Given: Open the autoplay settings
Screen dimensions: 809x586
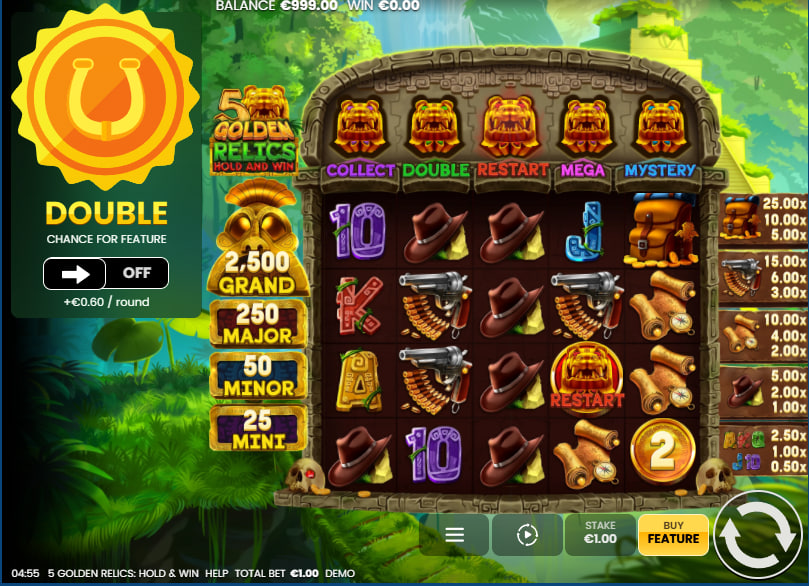Looking at the screenshot, I should 527,536.
